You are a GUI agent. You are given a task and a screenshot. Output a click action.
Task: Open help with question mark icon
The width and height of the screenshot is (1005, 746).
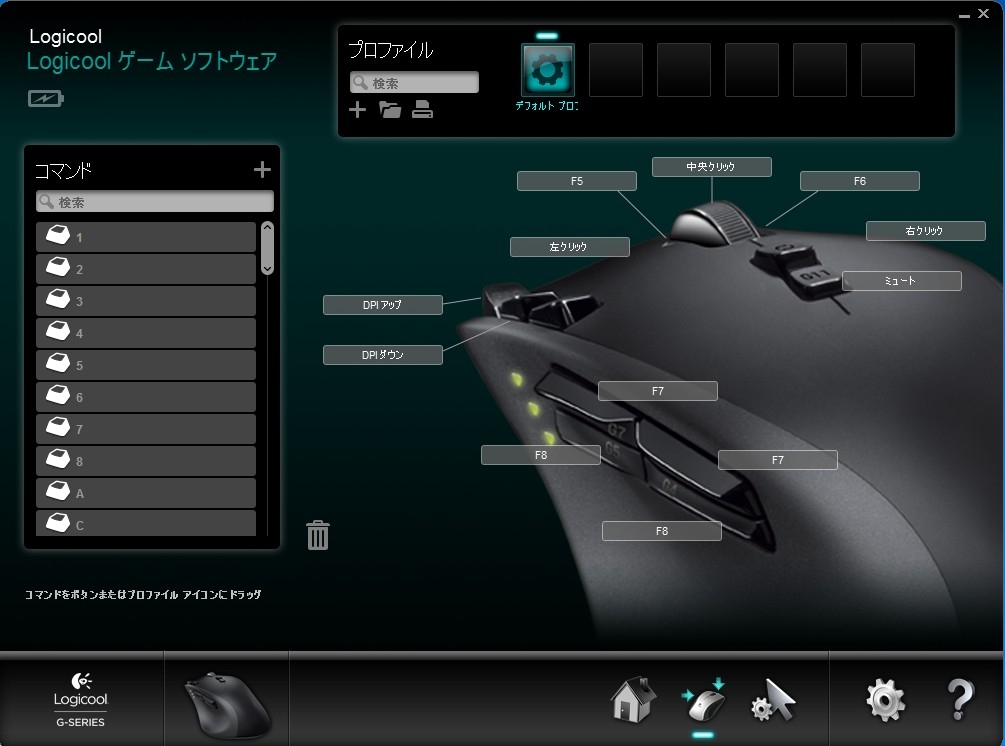point(959,699)
